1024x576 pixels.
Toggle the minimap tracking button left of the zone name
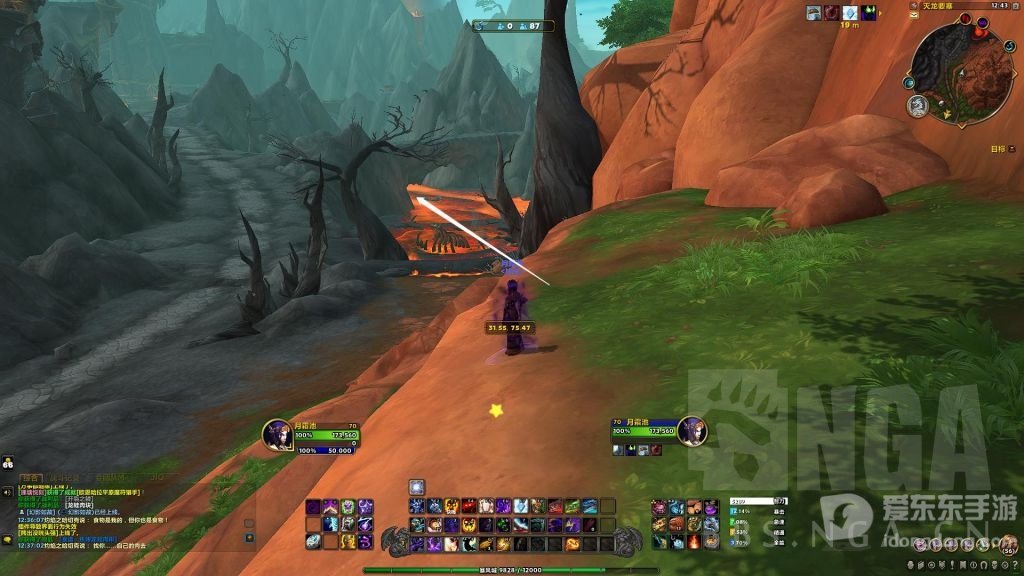[913, 6]
